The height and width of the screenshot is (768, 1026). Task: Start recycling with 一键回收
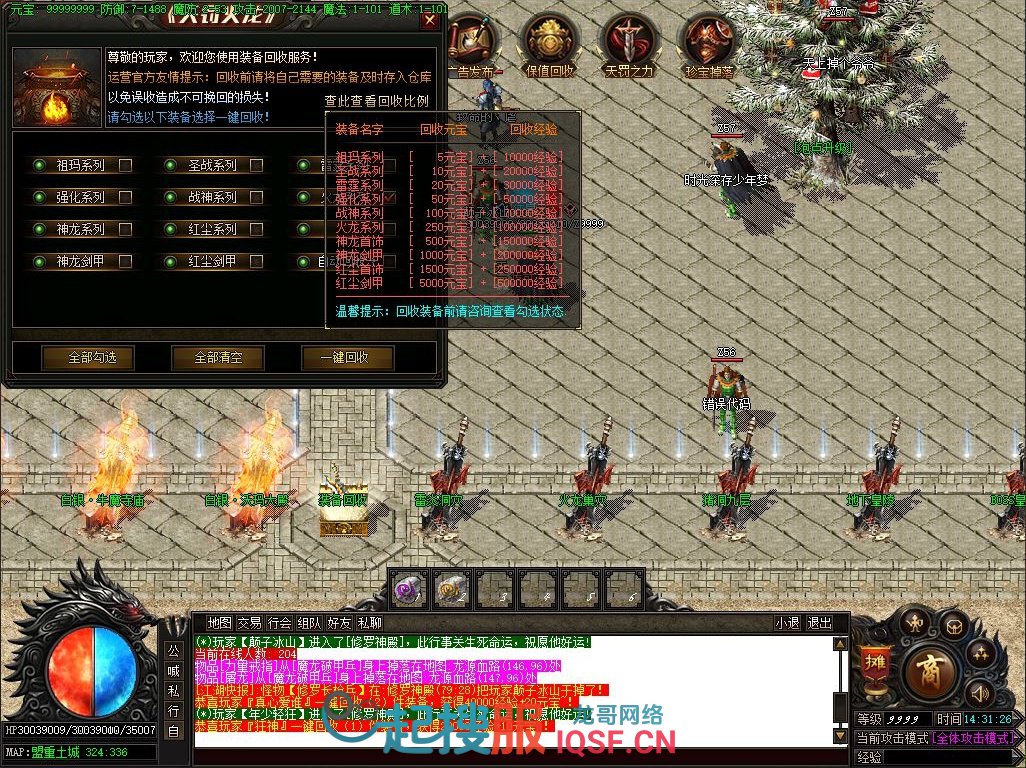[x=347, y=358]
